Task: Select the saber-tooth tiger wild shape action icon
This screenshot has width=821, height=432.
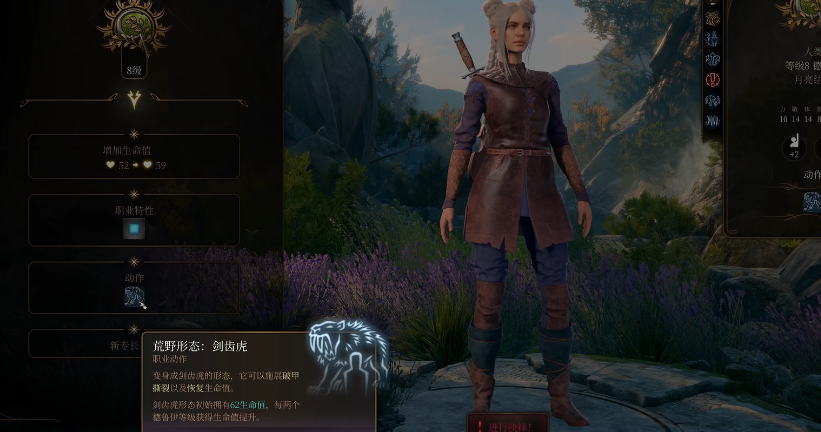Action: click(135, 297)
